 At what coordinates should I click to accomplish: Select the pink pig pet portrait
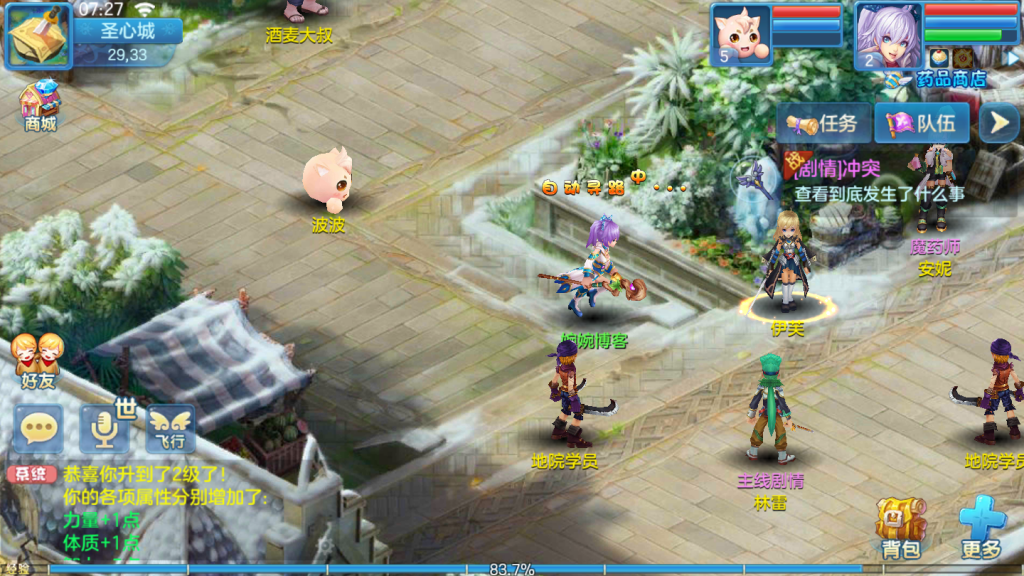pyautogui.click(x=741, y=34)
